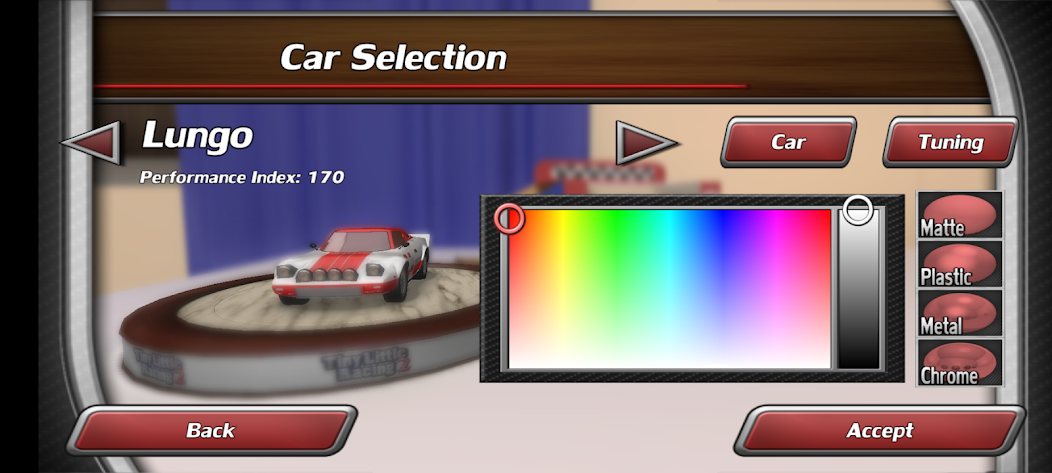Choose the Matte paint finish
Image resolution: width=1052 pixels, height=473 pixels.
point(959,215)
